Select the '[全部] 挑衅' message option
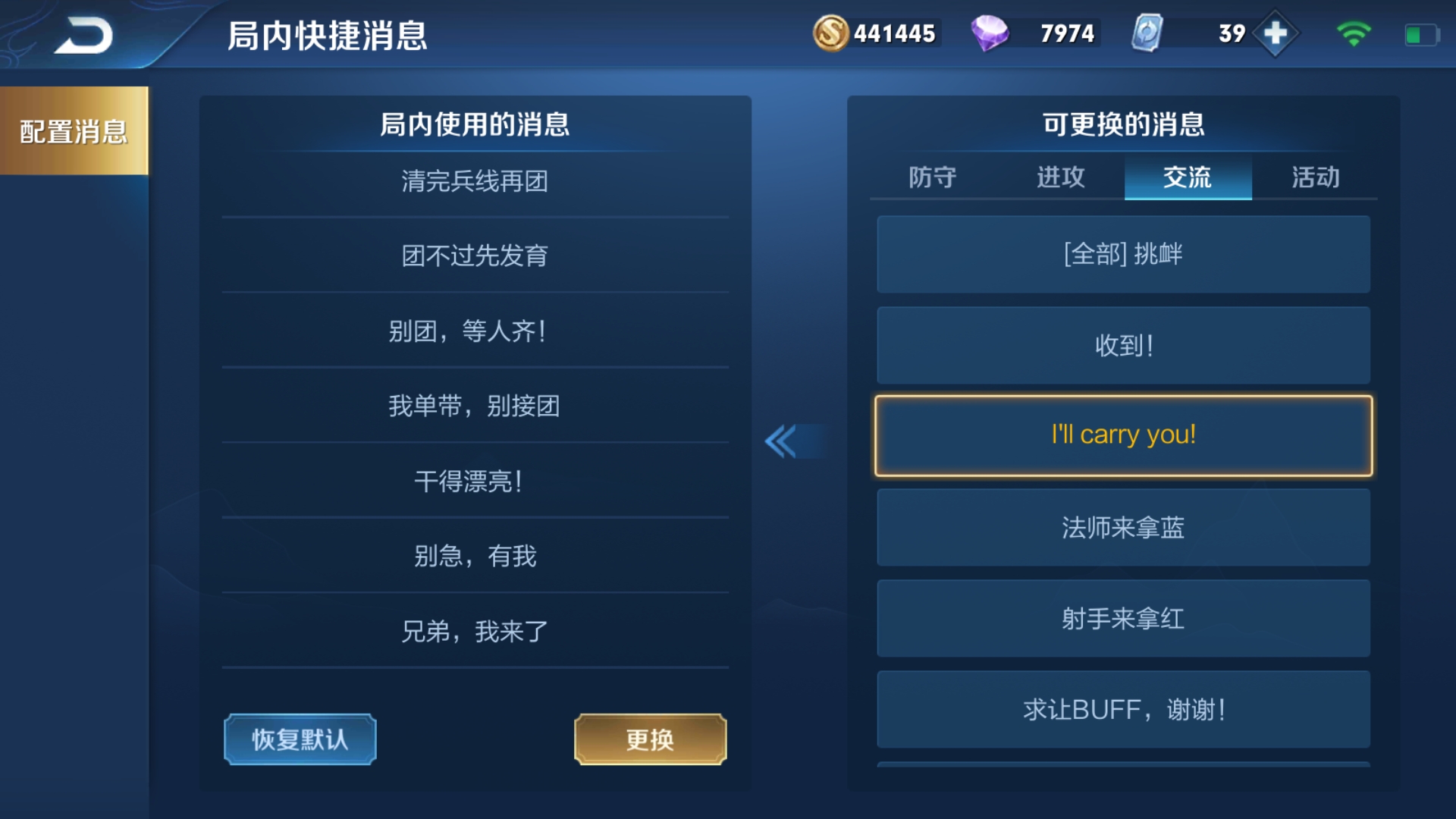1456x819 pixels. pos(1122,254)
